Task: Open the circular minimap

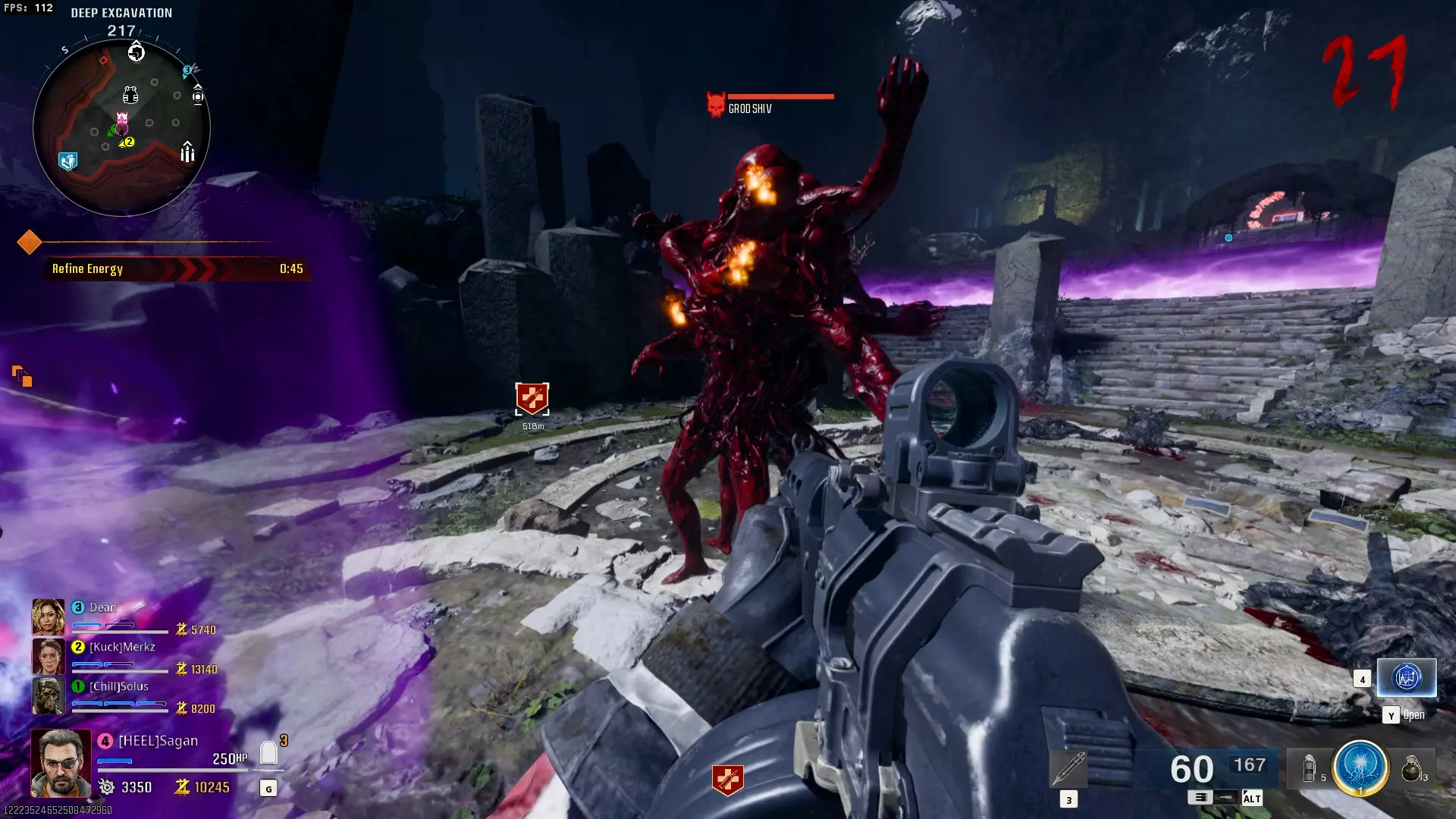Action: 121,129
